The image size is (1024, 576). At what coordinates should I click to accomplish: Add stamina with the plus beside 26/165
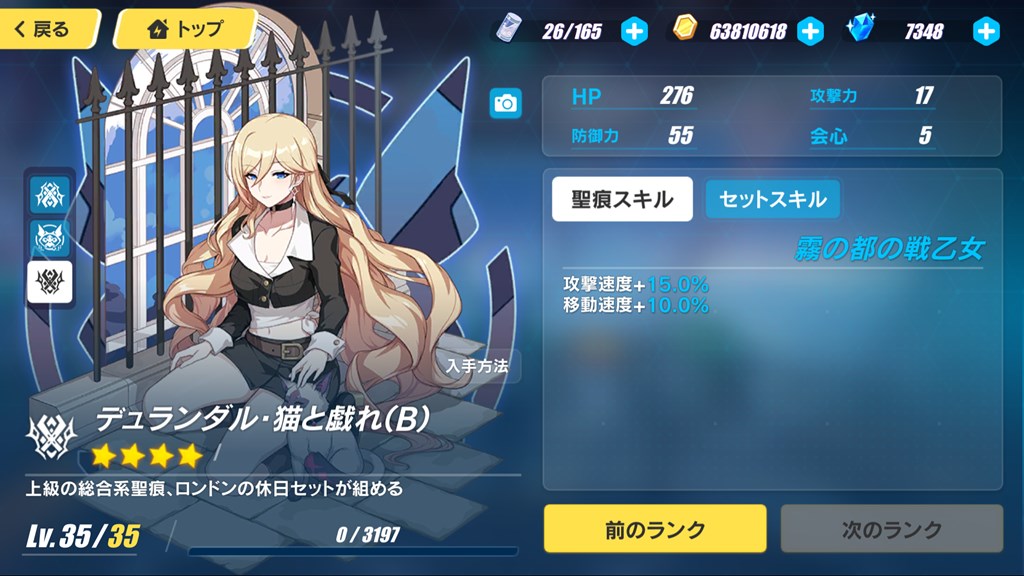[x=635, y=31]
